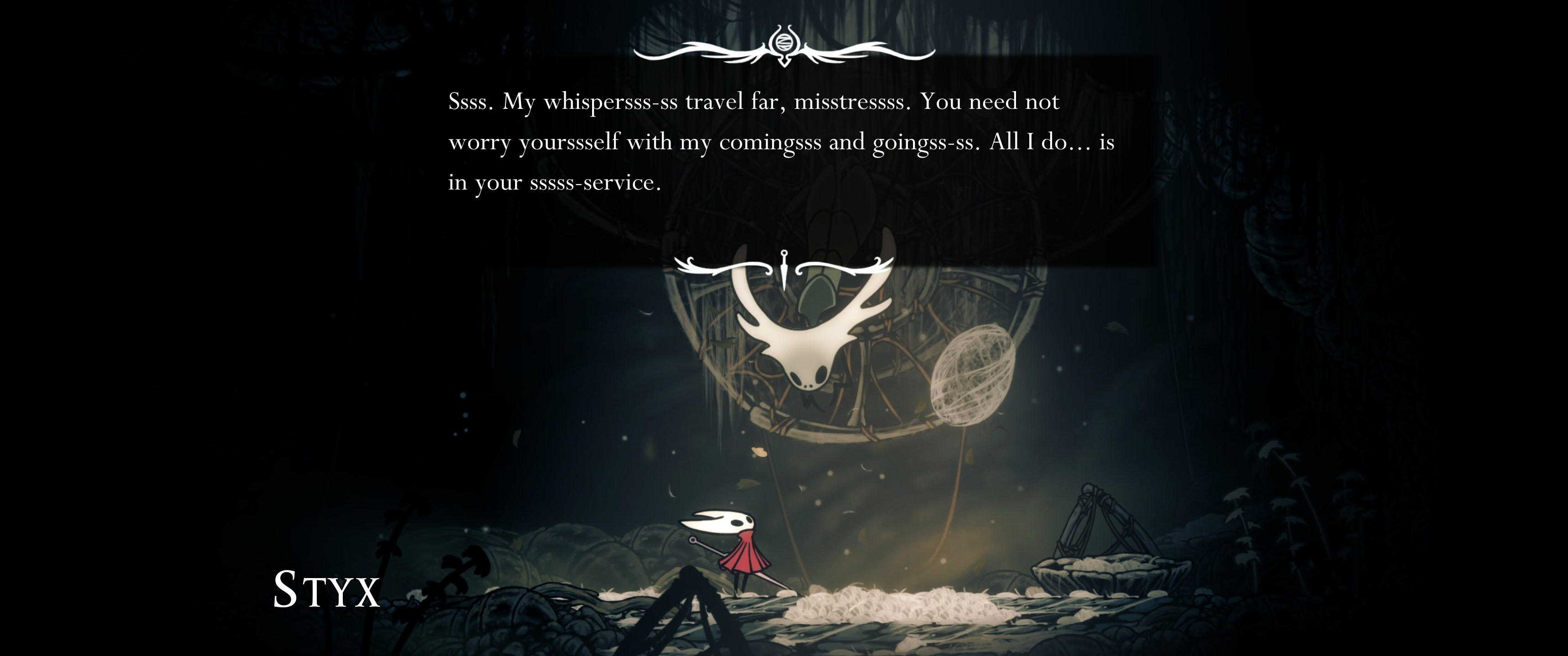Advance Styx's dialogue text box

tap(782, 142)
